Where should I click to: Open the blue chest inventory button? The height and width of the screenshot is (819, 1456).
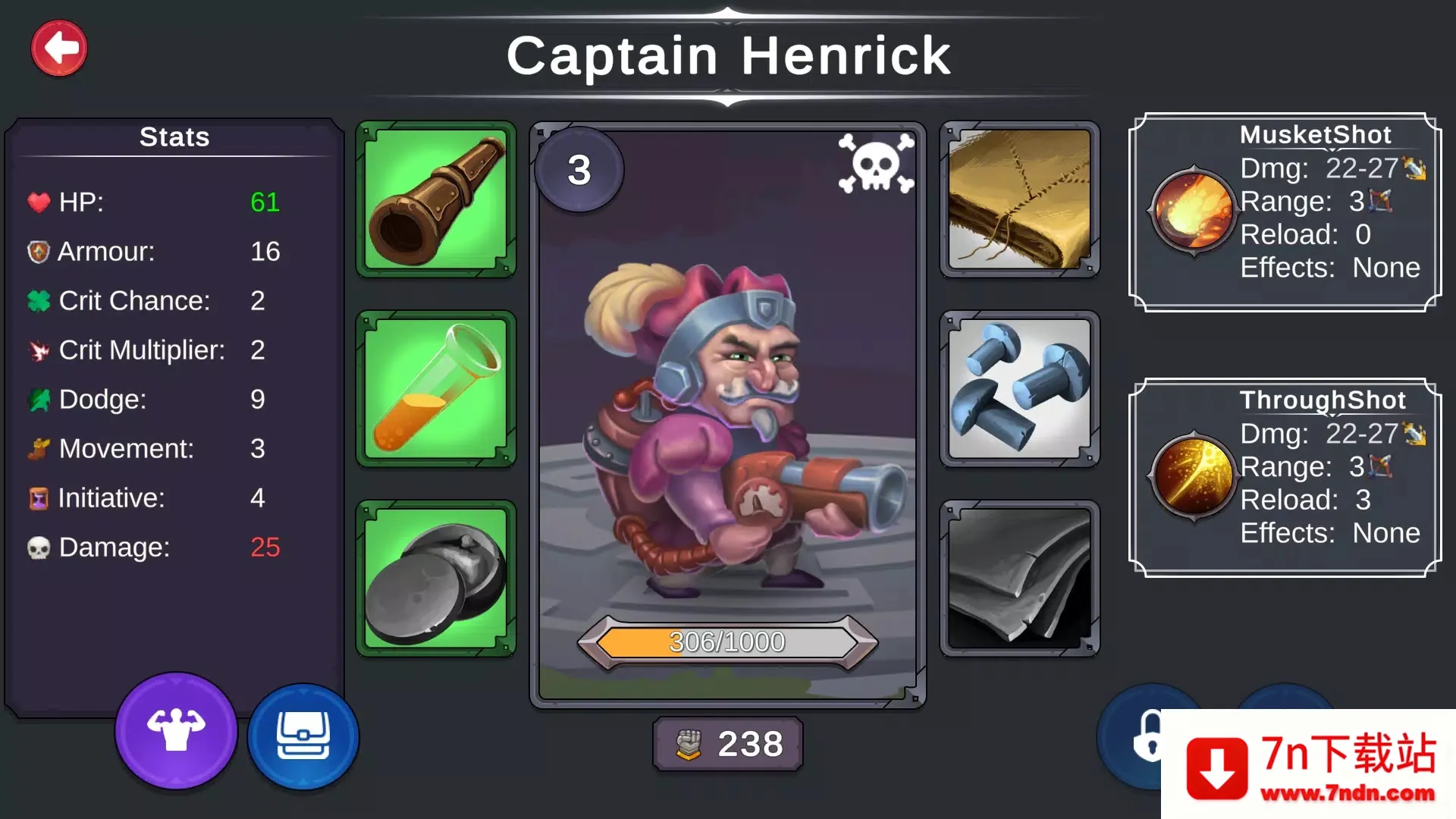tap(303, 736)
